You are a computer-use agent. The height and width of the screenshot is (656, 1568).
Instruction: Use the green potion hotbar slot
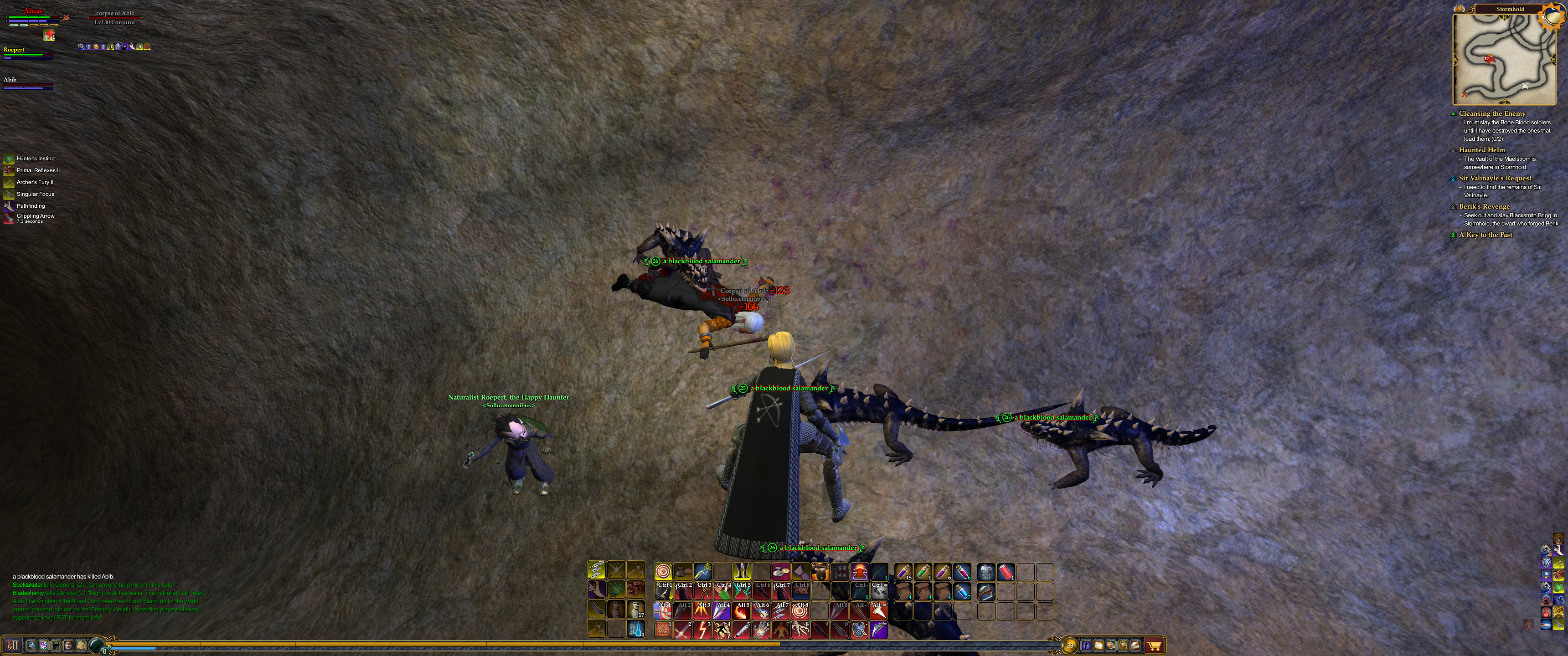pyautogui.click(x=922, y=571)
